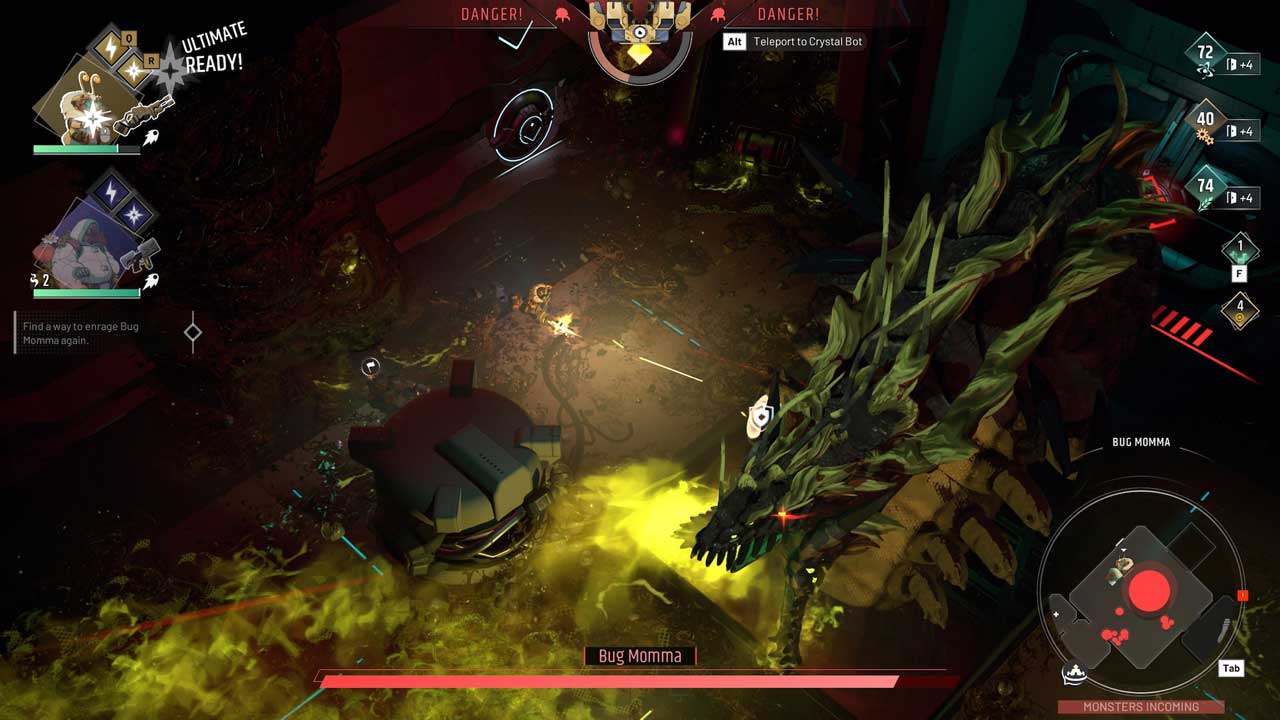
Task: Click the gear resource counter showing 40
Action: pyautogui.click(x=1205, y=122)
